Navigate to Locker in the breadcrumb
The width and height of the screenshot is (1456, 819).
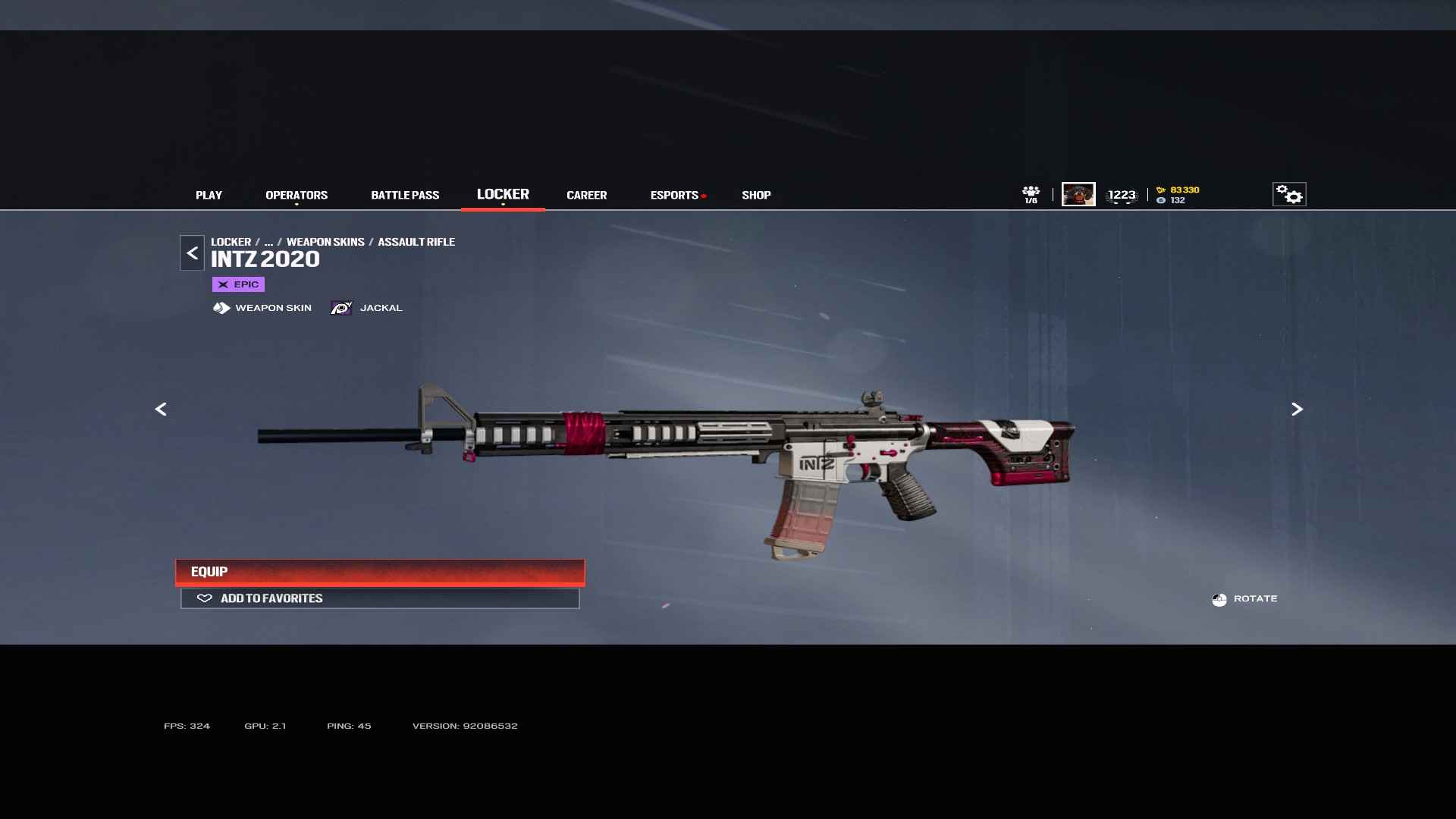(231, 242)
